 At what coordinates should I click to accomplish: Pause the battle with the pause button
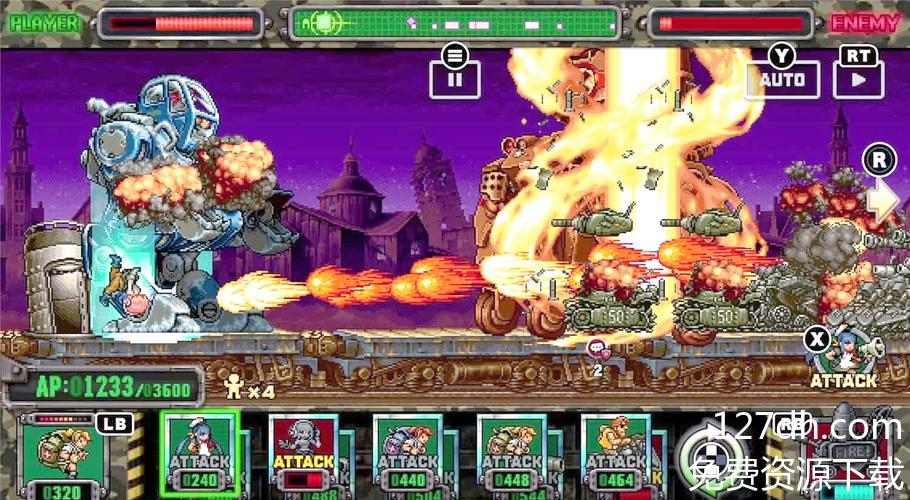455,77
